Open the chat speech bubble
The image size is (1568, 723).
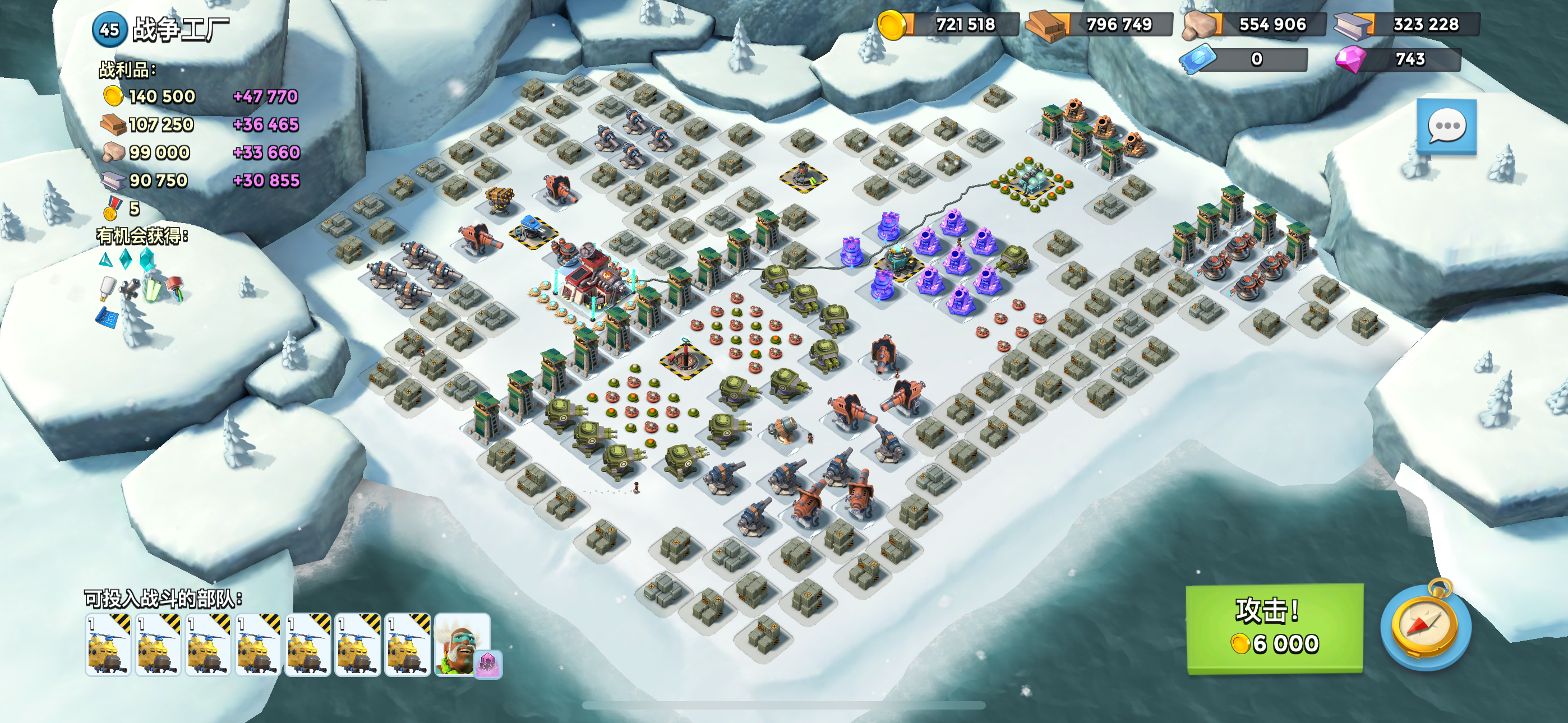coord(1446,127)
